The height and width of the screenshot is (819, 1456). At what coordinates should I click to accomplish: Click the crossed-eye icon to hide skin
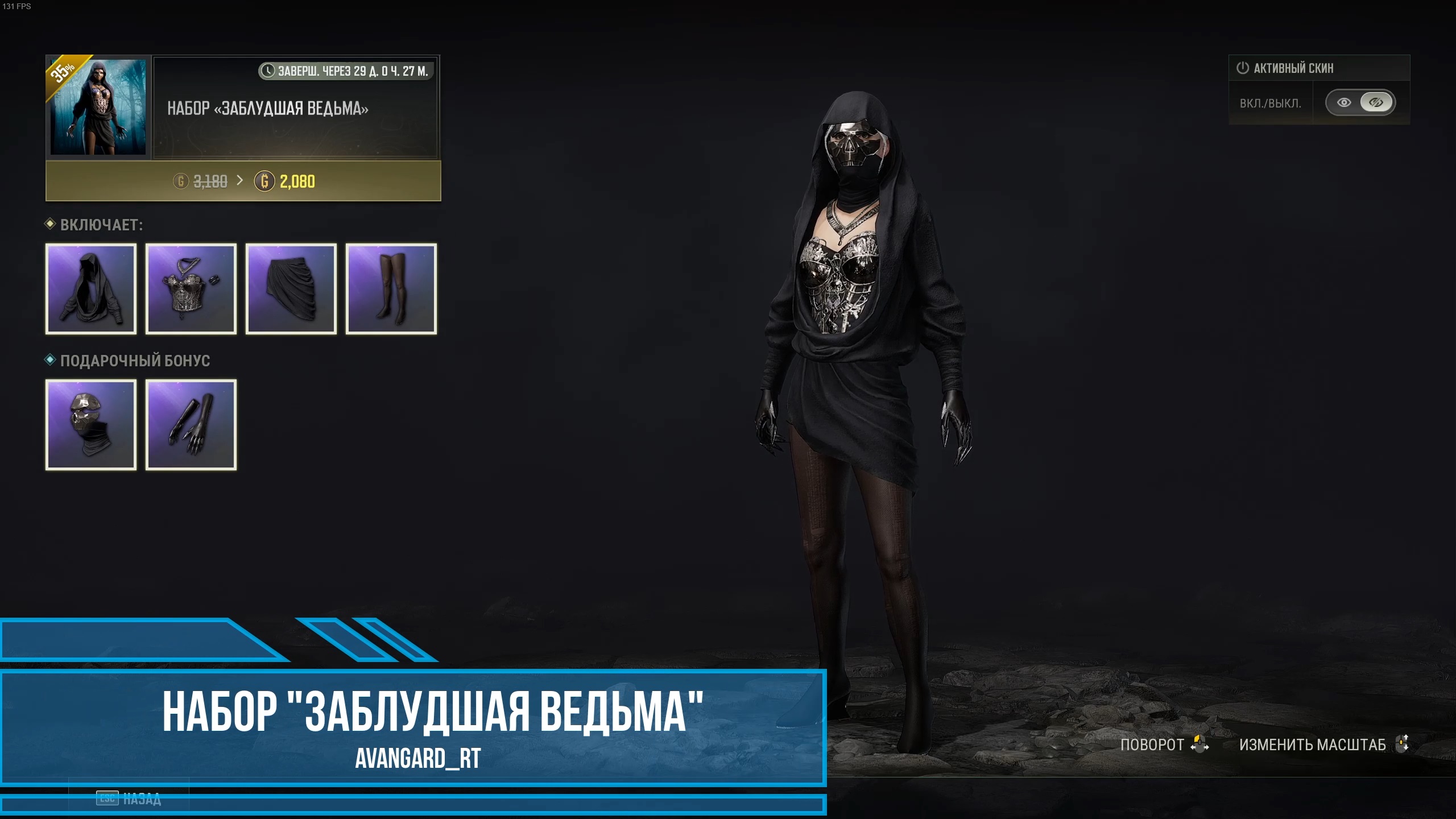[x=1376, y=102]
